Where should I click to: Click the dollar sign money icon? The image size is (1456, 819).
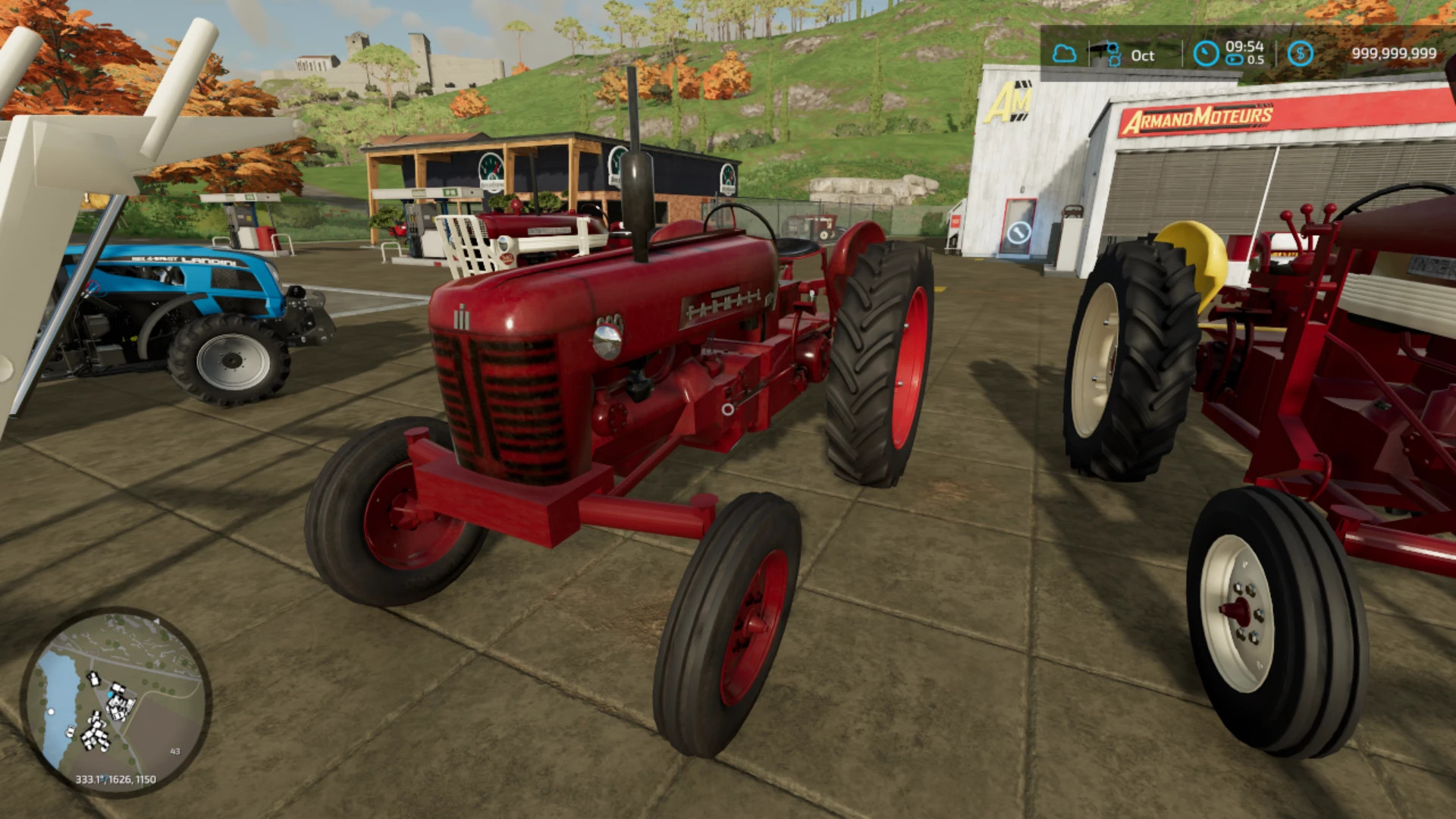pyautogui.click(x=1302, y=54)
